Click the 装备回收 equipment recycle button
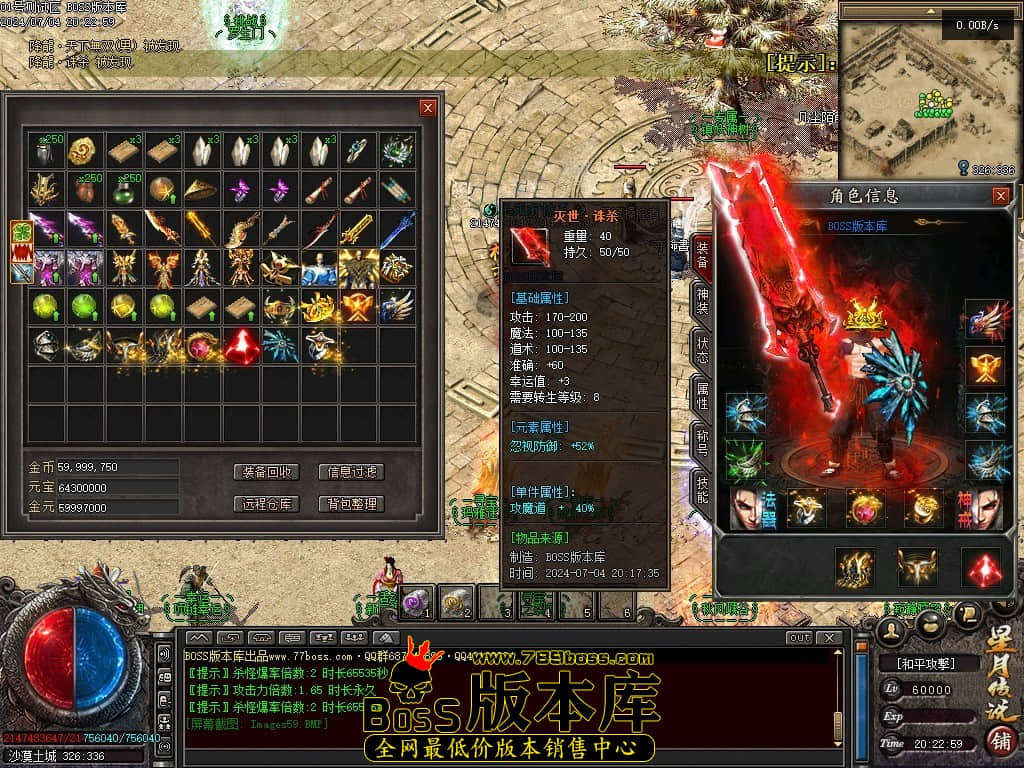 point(267,472)
